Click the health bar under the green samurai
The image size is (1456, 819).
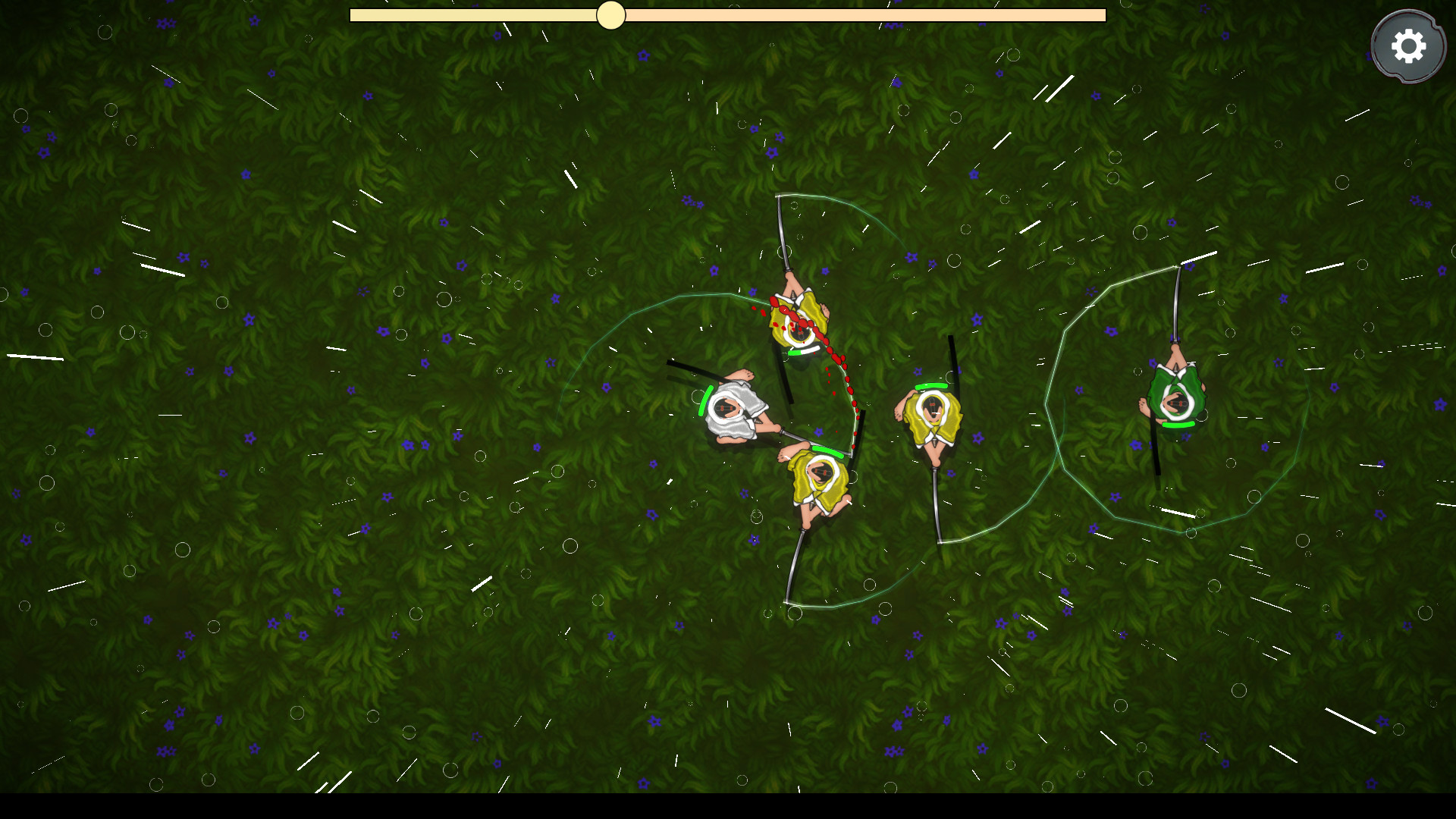click(x=1179, y=425)
